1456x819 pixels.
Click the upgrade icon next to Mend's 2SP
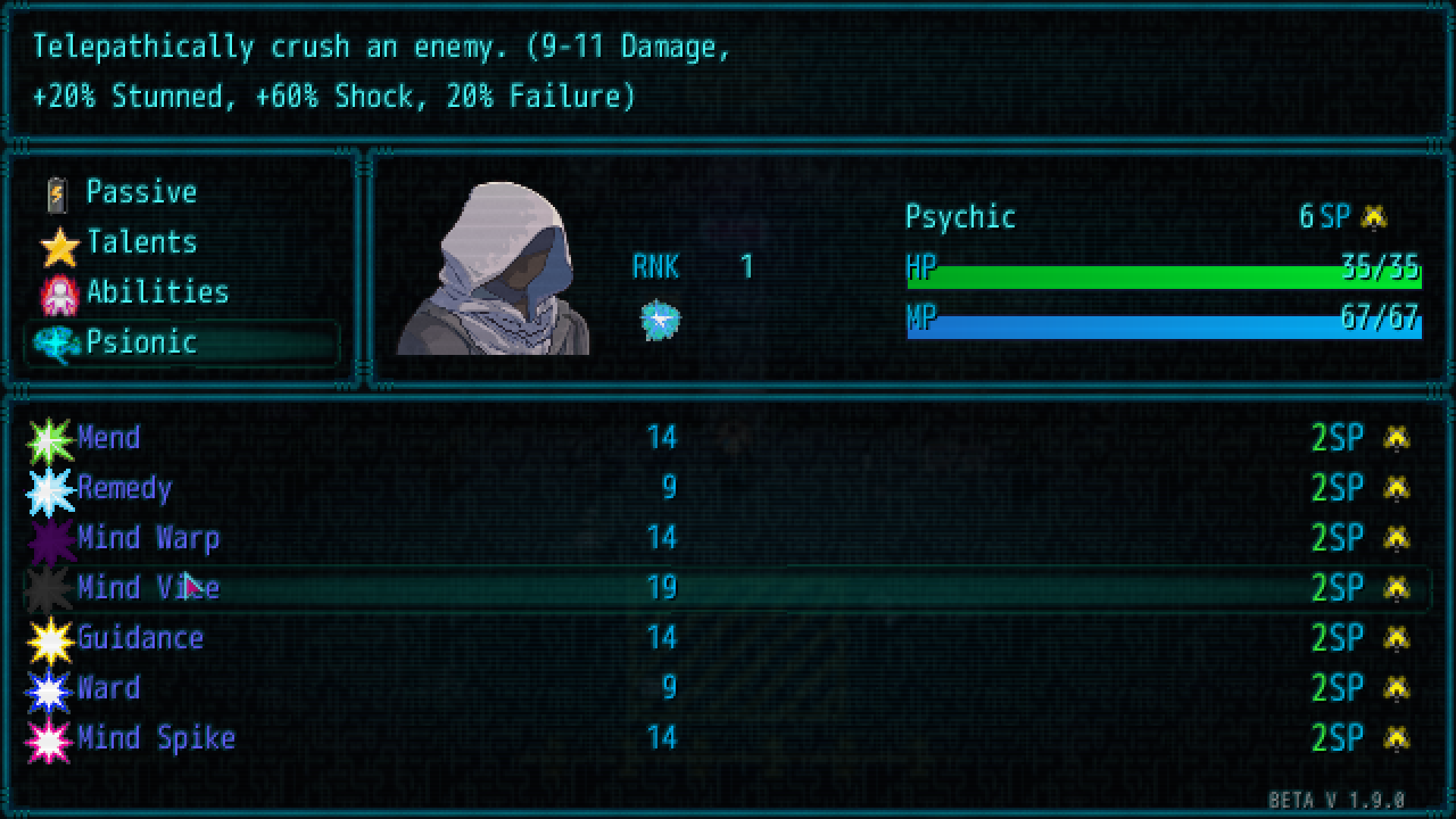(x=1398, y=438)
